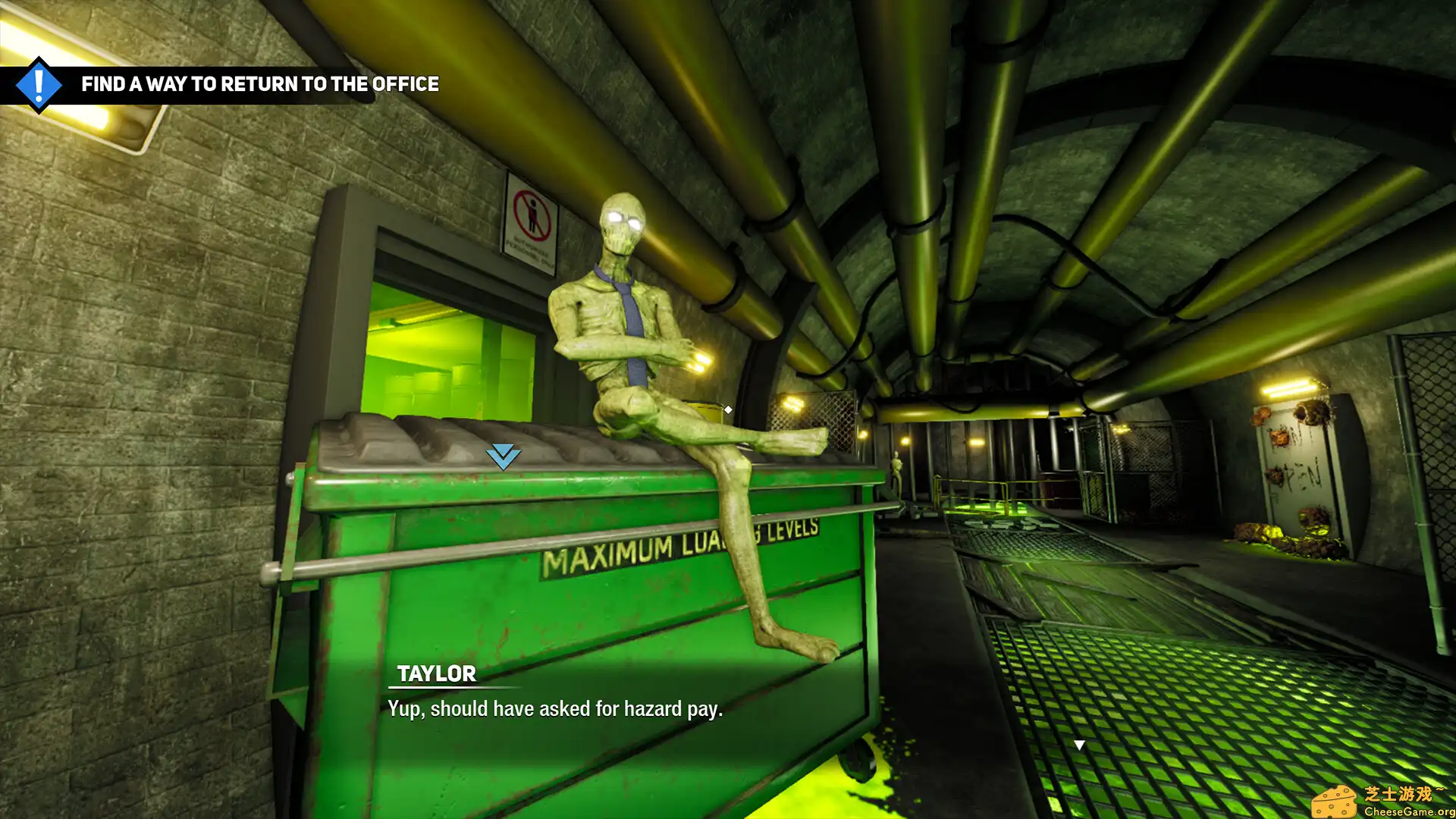1456x819 pixels.
Task: Toggle the waypoint marker above the dumpster
Action: coord(502,456)
